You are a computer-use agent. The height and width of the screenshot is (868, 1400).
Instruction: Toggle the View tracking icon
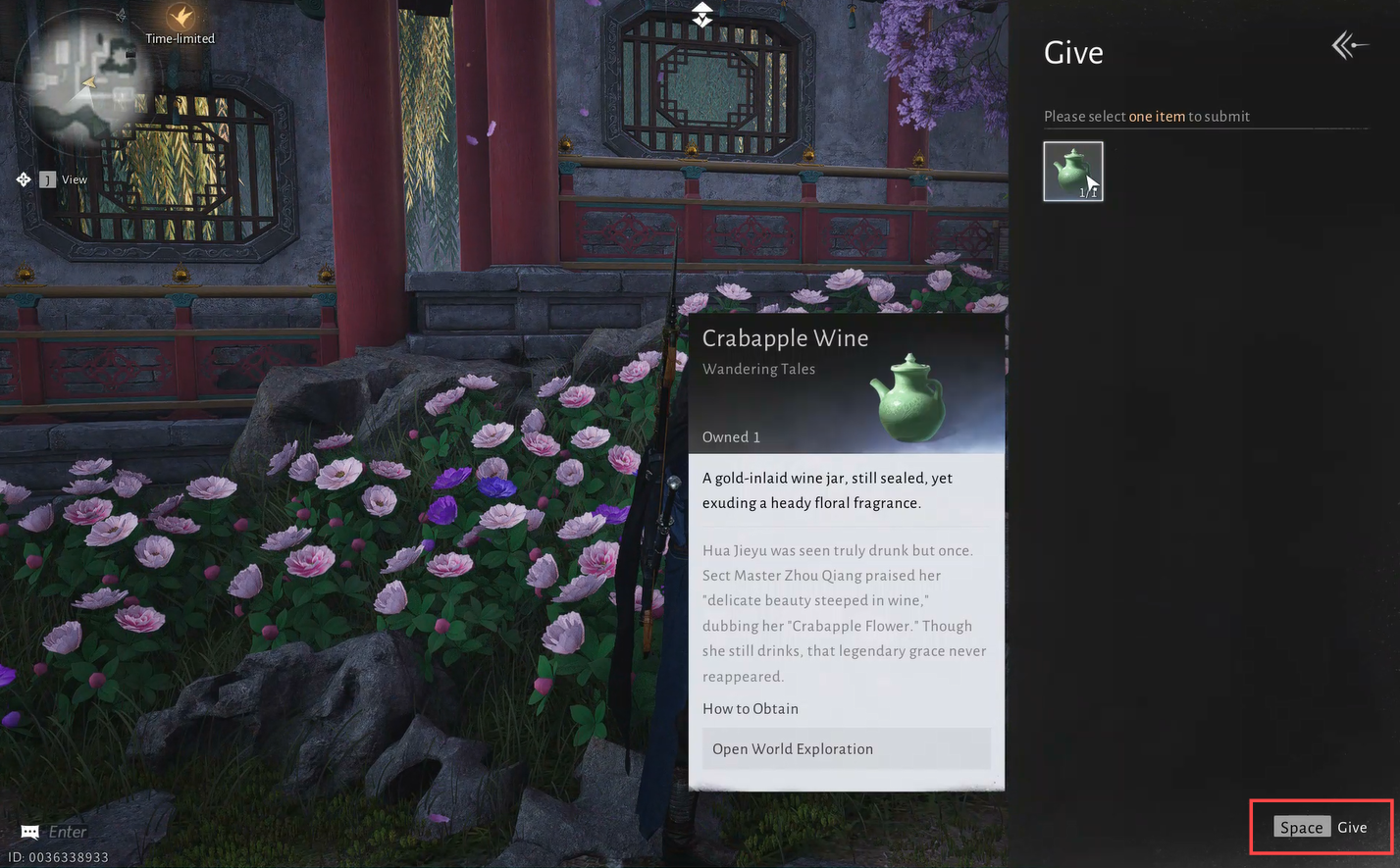click(x=24, y=179)
